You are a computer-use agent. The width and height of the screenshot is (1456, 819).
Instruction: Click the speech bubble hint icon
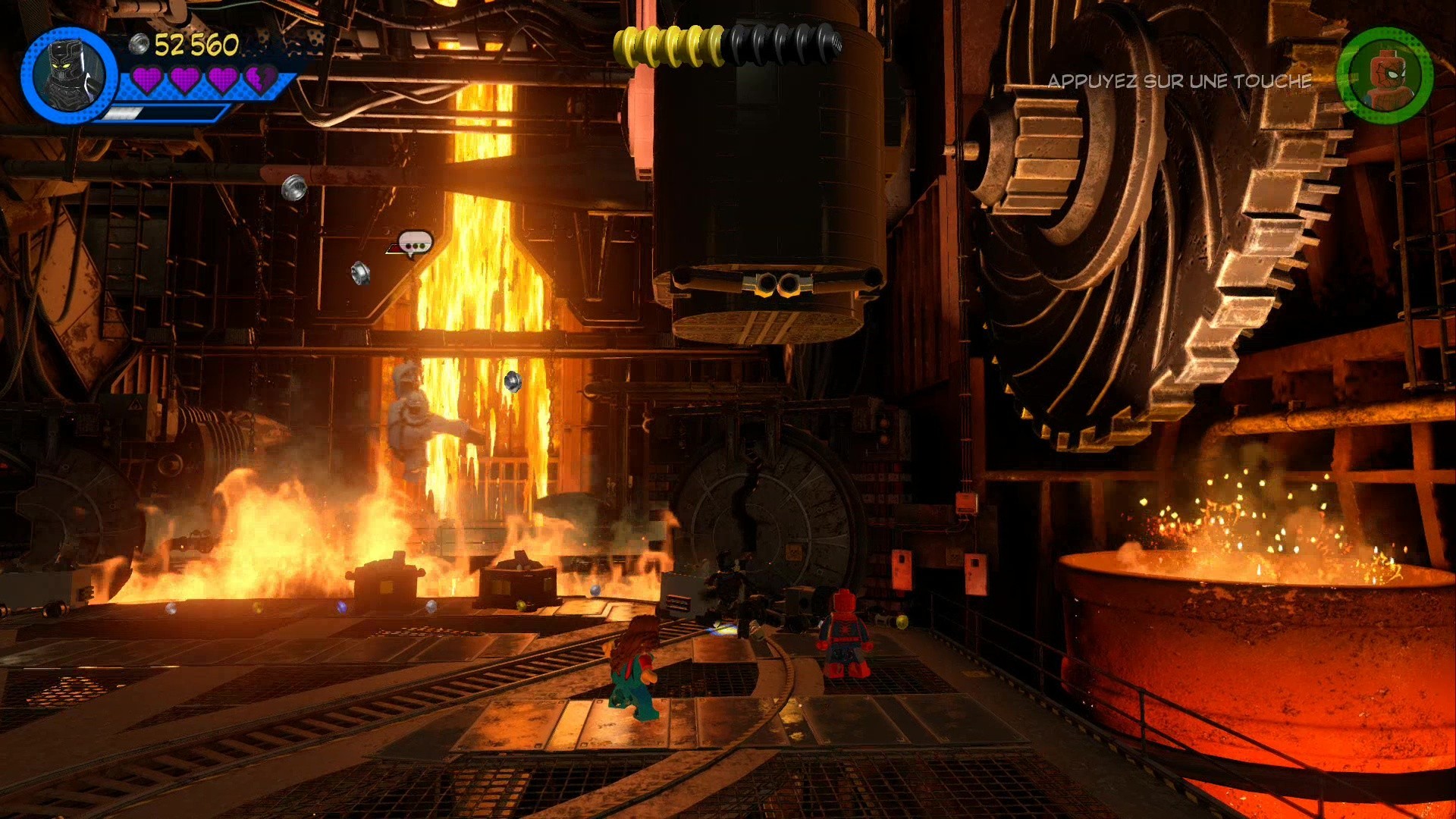coord(413,243)
